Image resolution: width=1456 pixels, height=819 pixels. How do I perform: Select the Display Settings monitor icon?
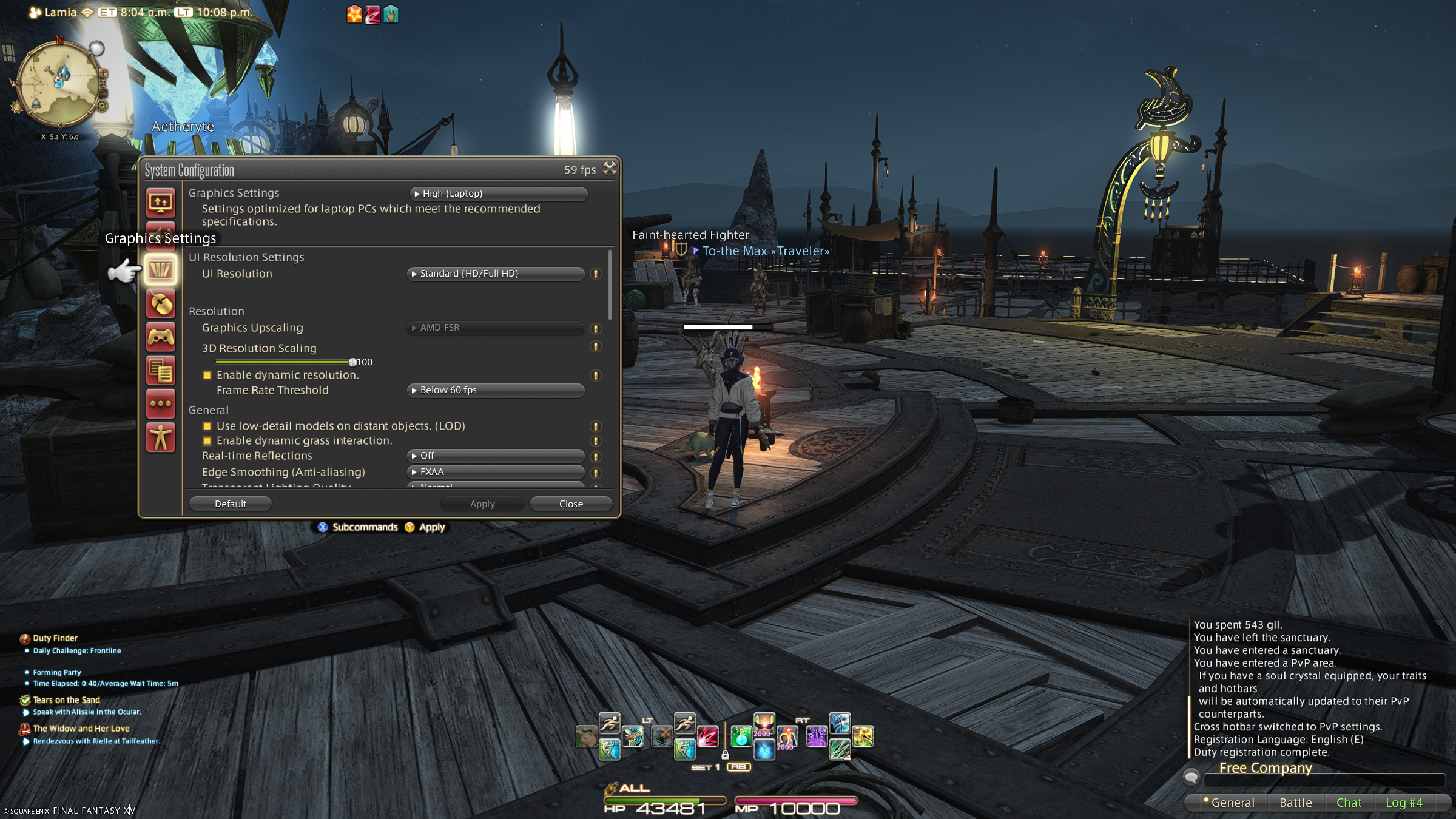pyautogui.click(x=160, y=203)
